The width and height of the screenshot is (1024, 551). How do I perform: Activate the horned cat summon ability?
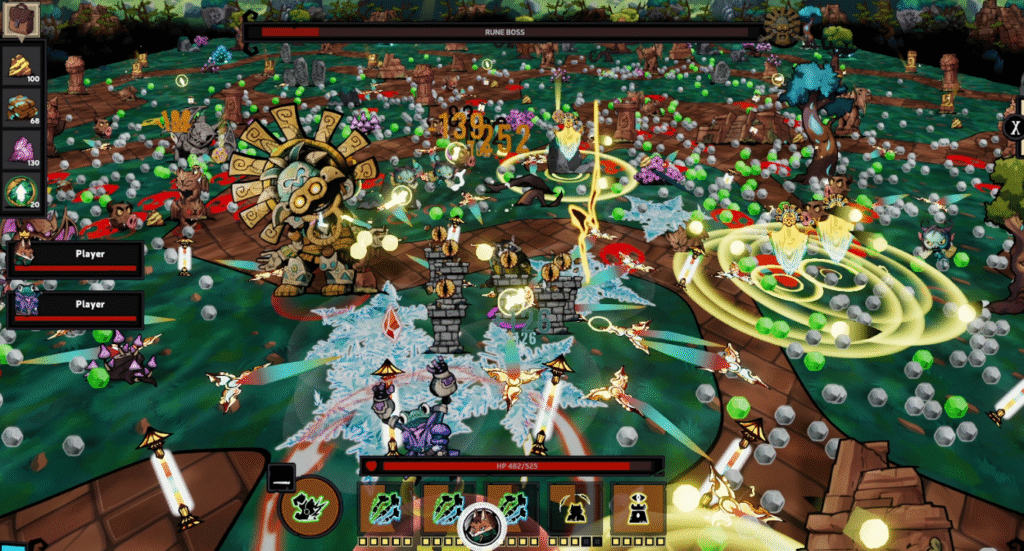pyautogui.click(x=575, y=508)
